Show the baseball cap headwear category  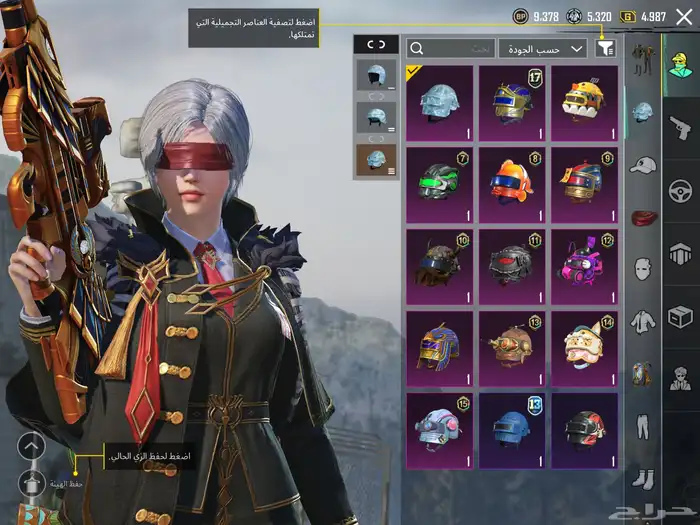point(643,164)
